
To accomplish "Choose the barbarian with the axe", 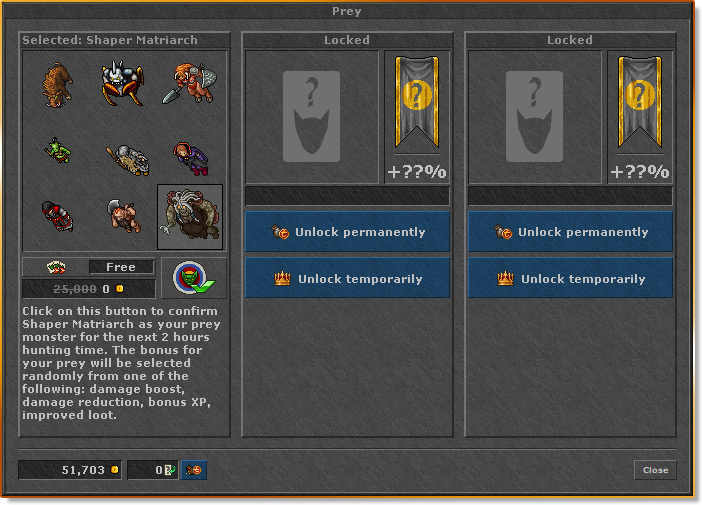I will (x=124, y=216).
